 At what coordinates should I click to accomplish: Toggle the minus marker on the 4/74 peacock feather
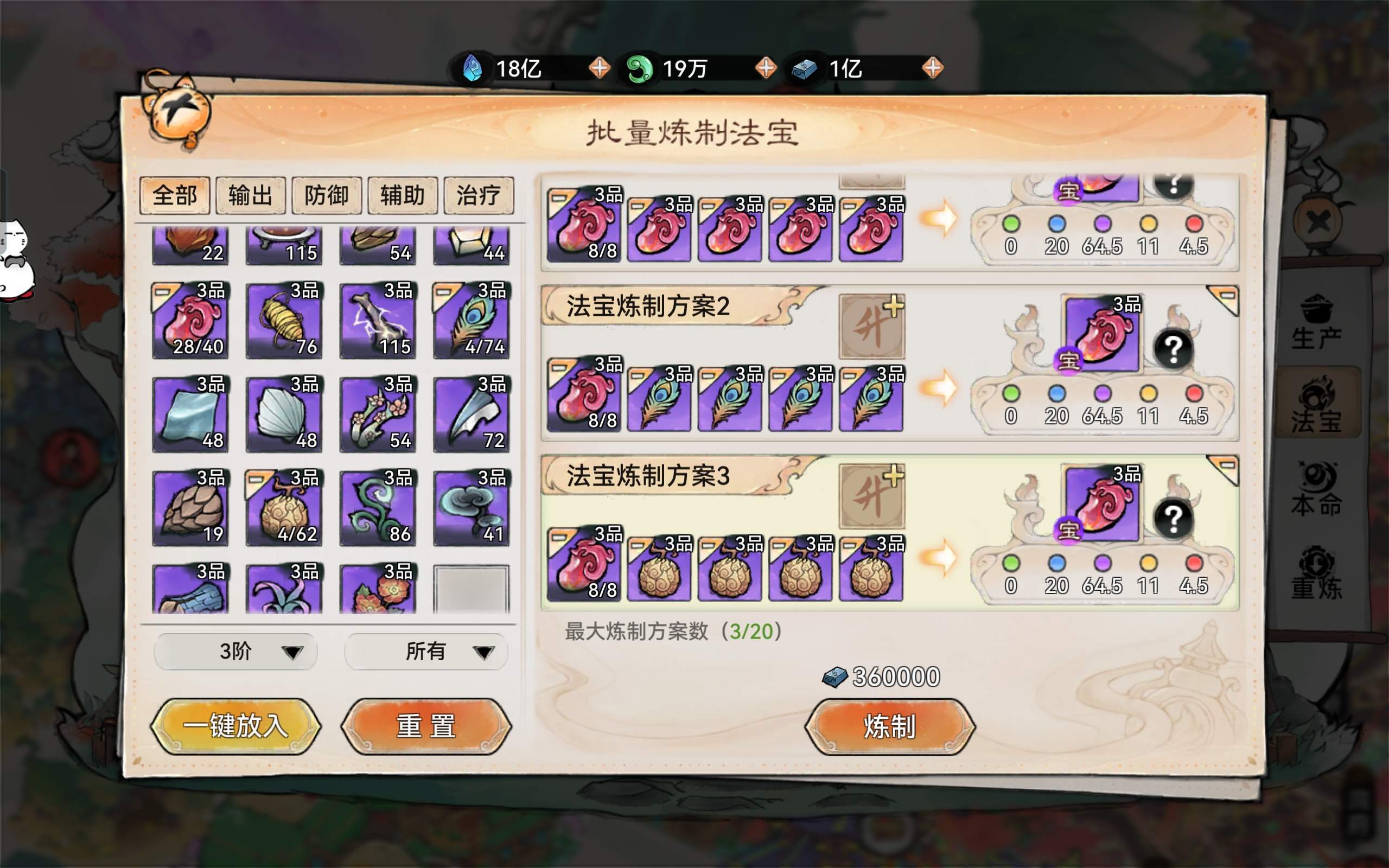444,292
